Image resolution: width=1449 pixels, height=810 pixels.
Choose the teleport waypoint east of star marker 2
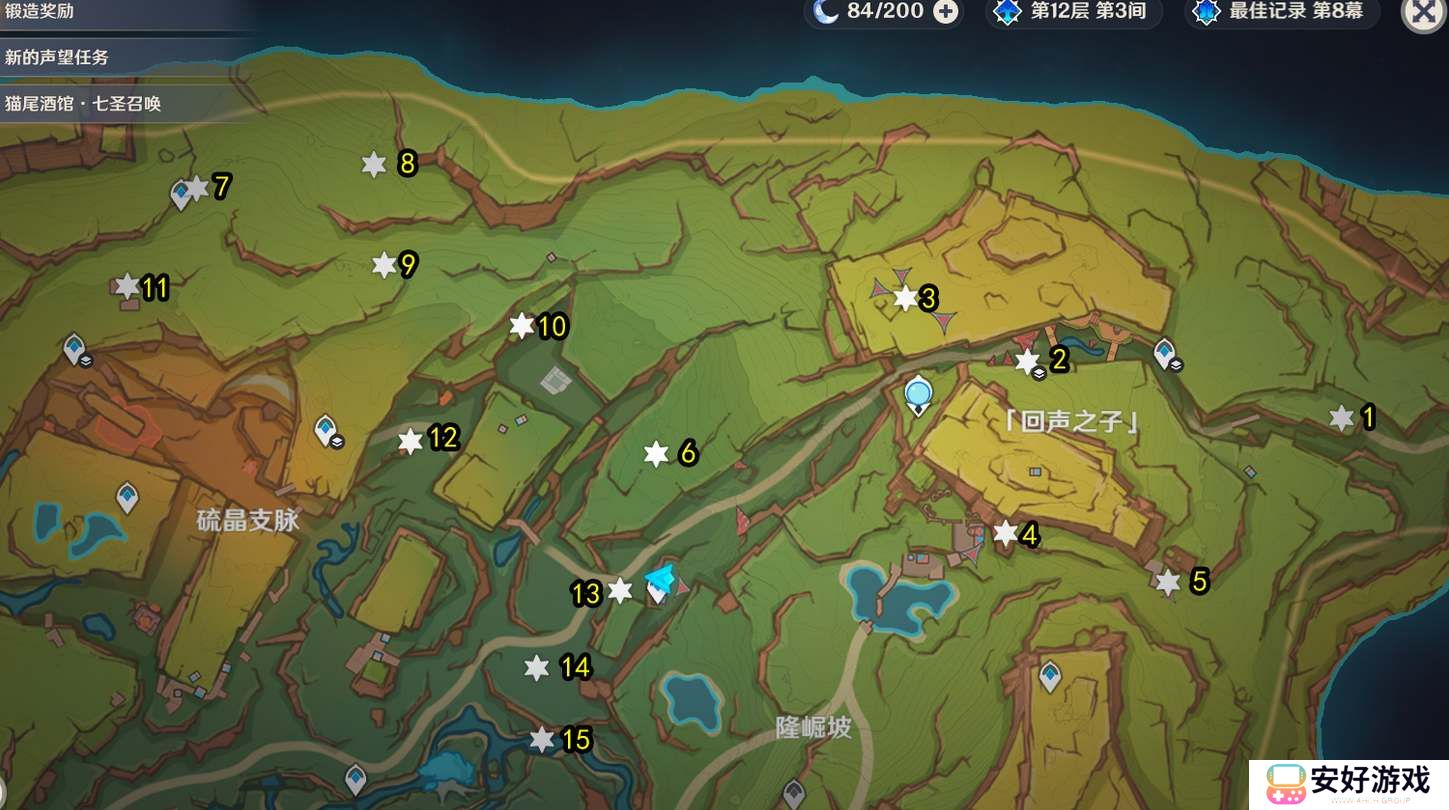(1164, 352)
